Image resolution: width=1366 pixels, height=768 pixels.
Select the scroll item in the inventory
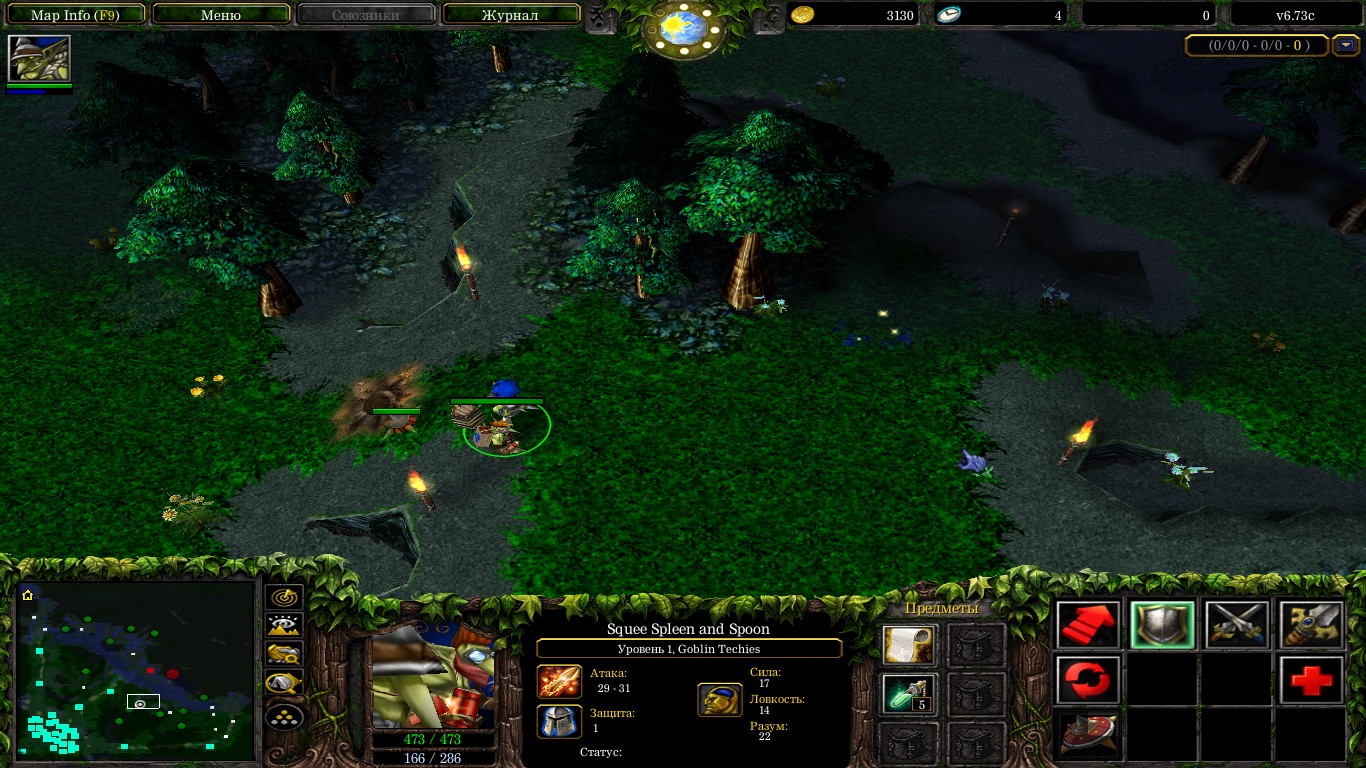[x=909, y=646]
